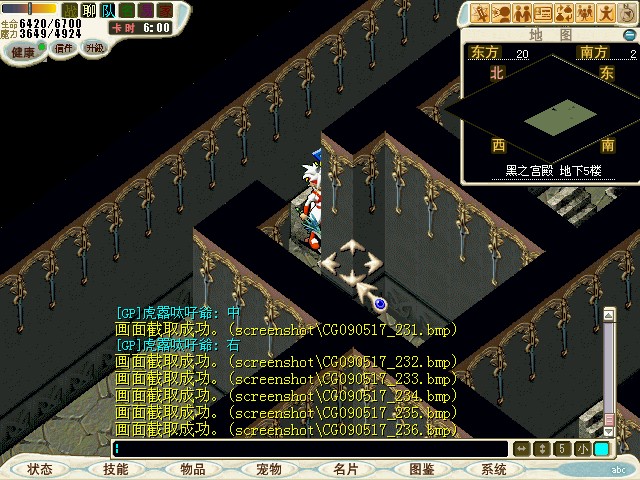640x480 pixels.
Task: Open the 物品 items menu
Action: tap(192, 468)
